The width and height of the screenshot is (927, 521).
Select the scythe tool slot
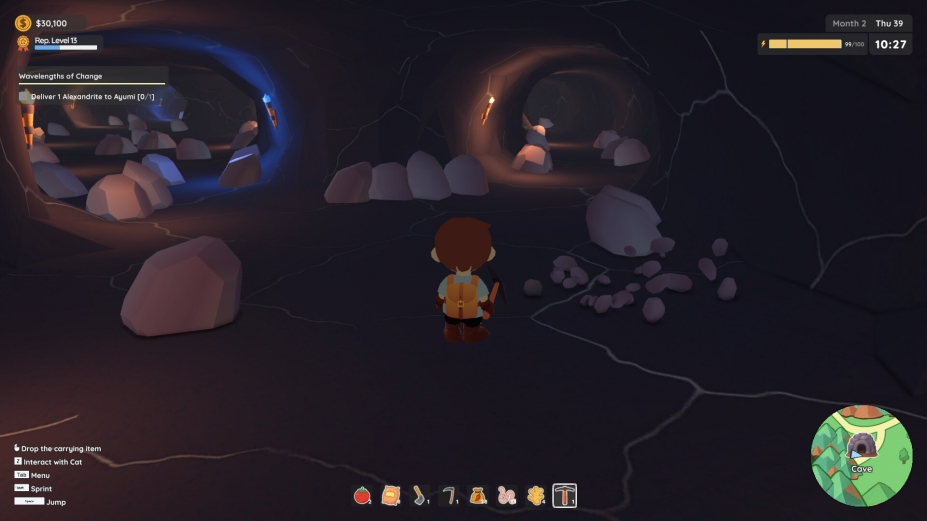(449, 495)
